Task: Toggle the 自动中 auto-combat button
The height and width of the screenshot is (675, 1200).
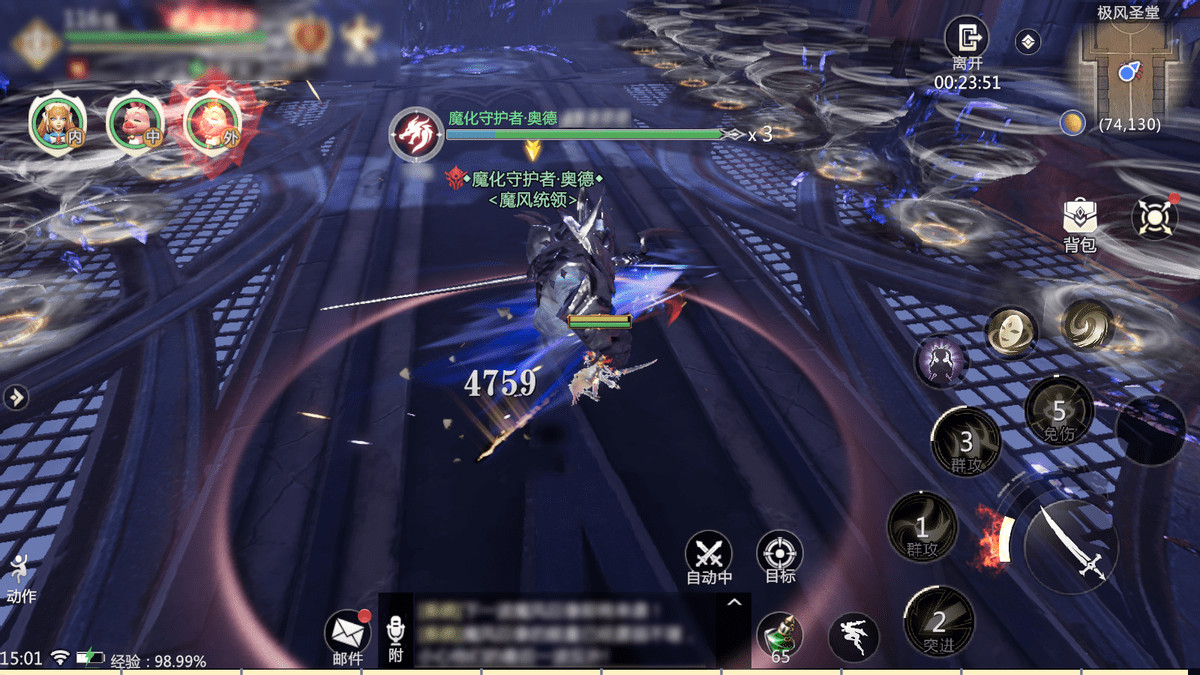Action: tap(709, 555)
